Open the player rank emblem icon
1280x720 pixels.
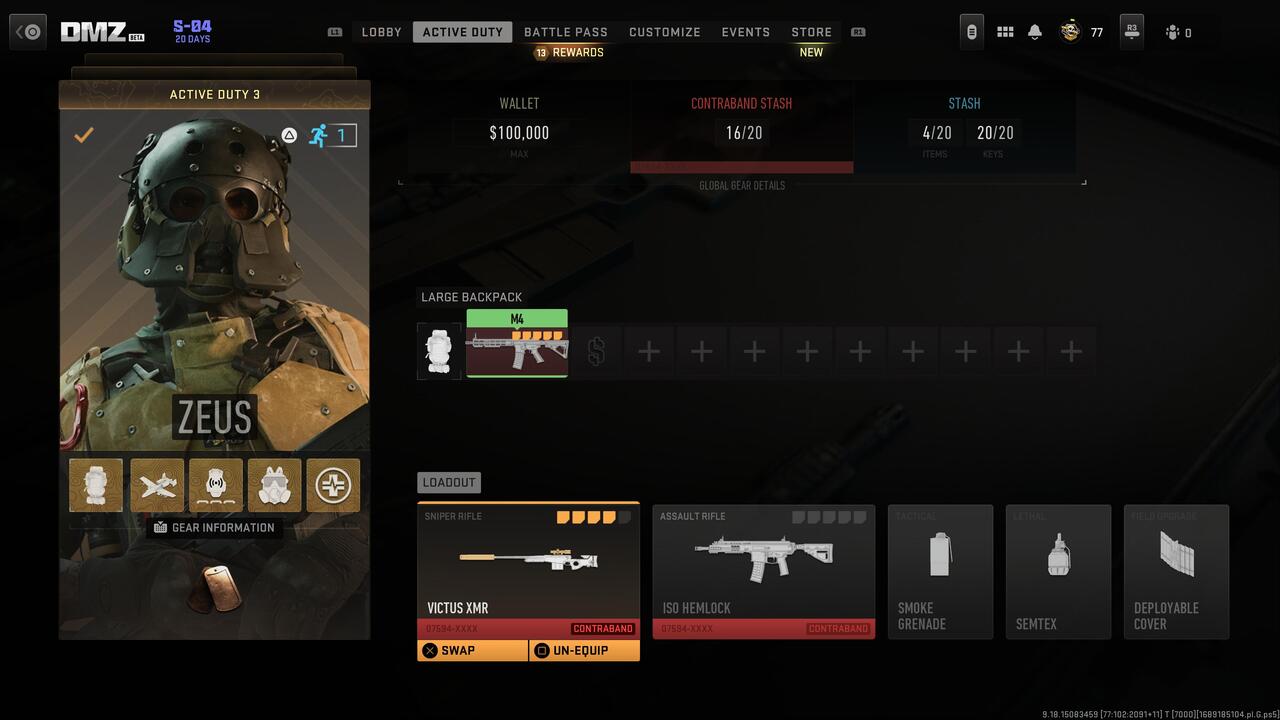pyautogui.click(x=1069, y=31)
